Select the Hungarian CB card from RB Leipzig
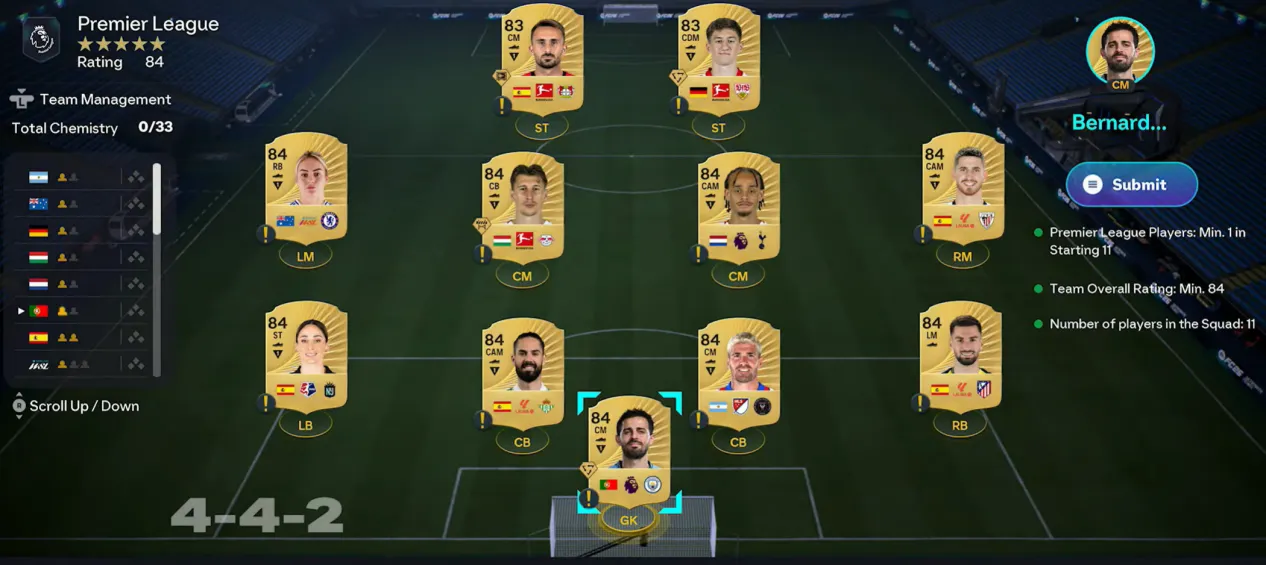 click(x=522, y=207)
